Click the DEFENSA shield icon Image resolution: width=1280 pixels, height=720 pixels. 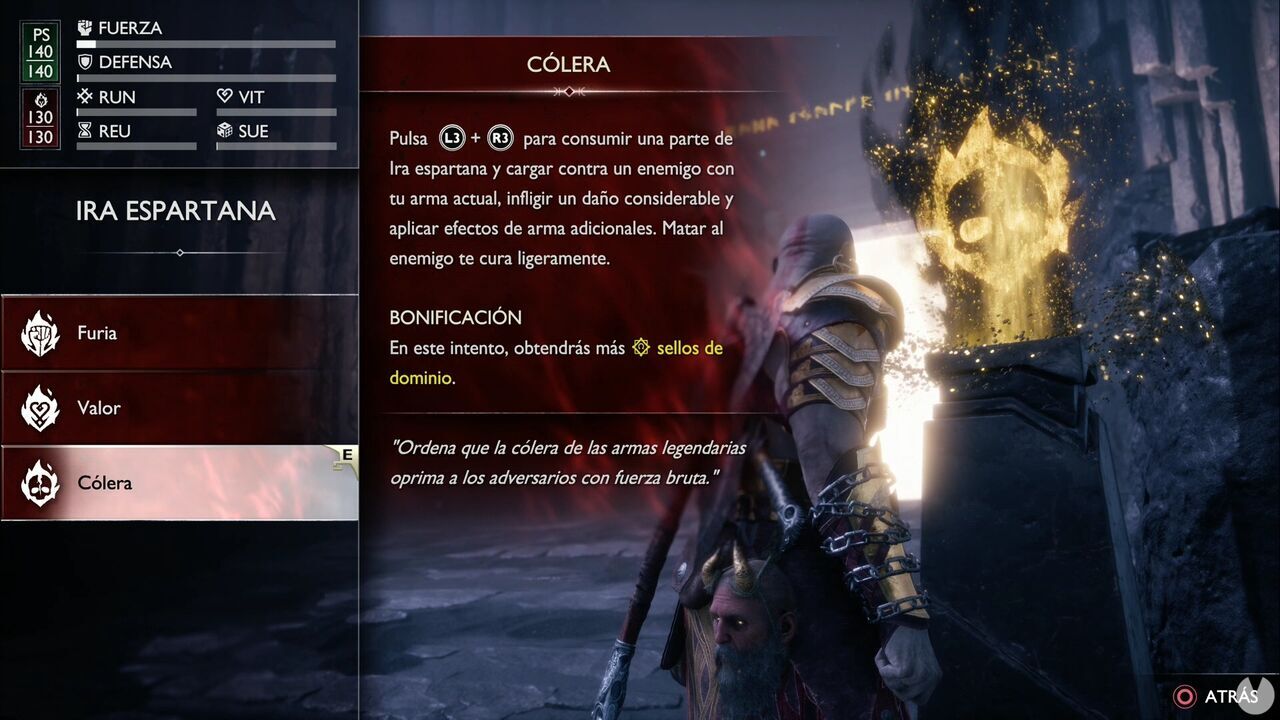click(84, 62)
